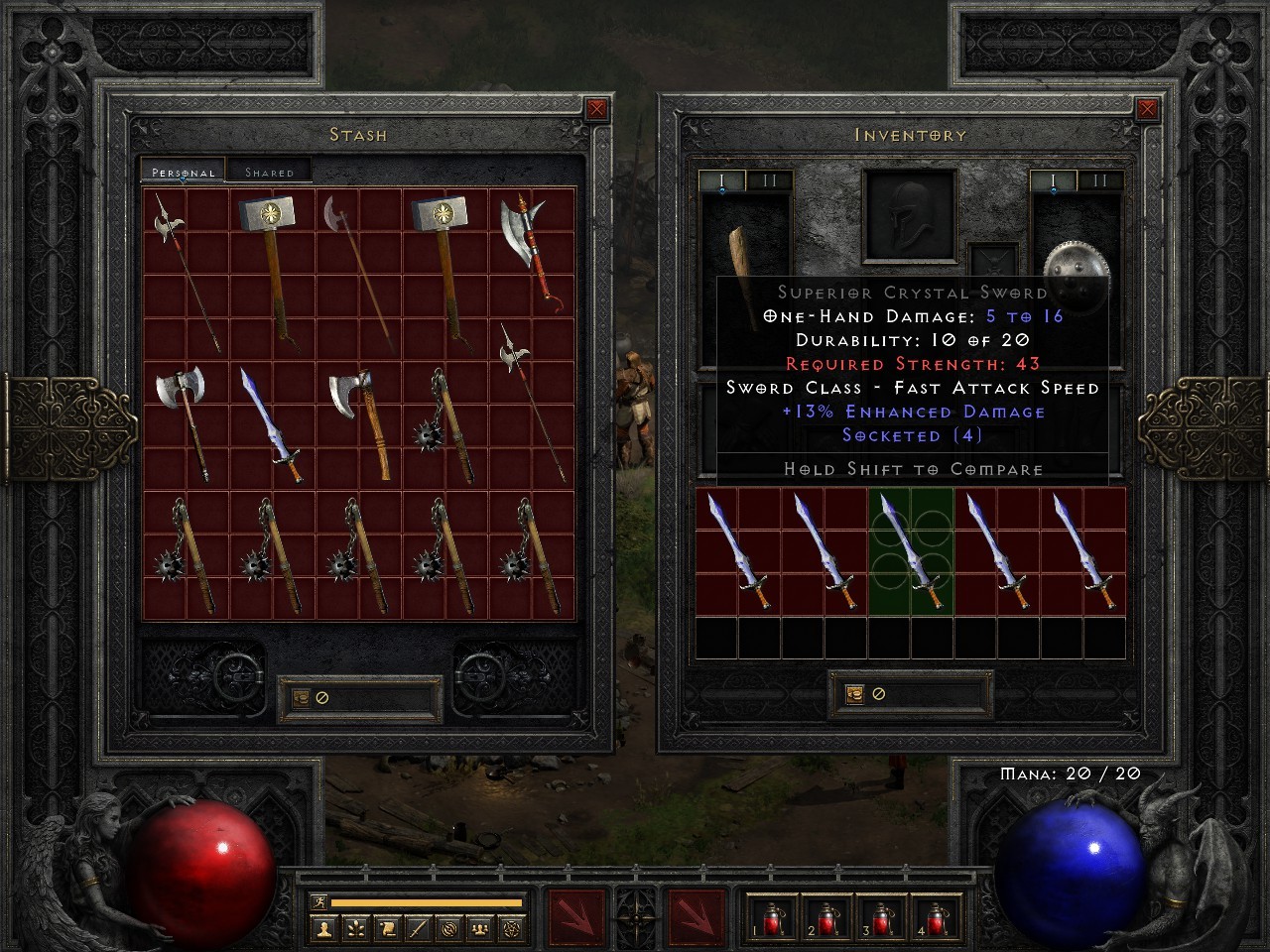Screen dimensions: 1270x952
Task: Open the character screen
Action: pos(324,930)
